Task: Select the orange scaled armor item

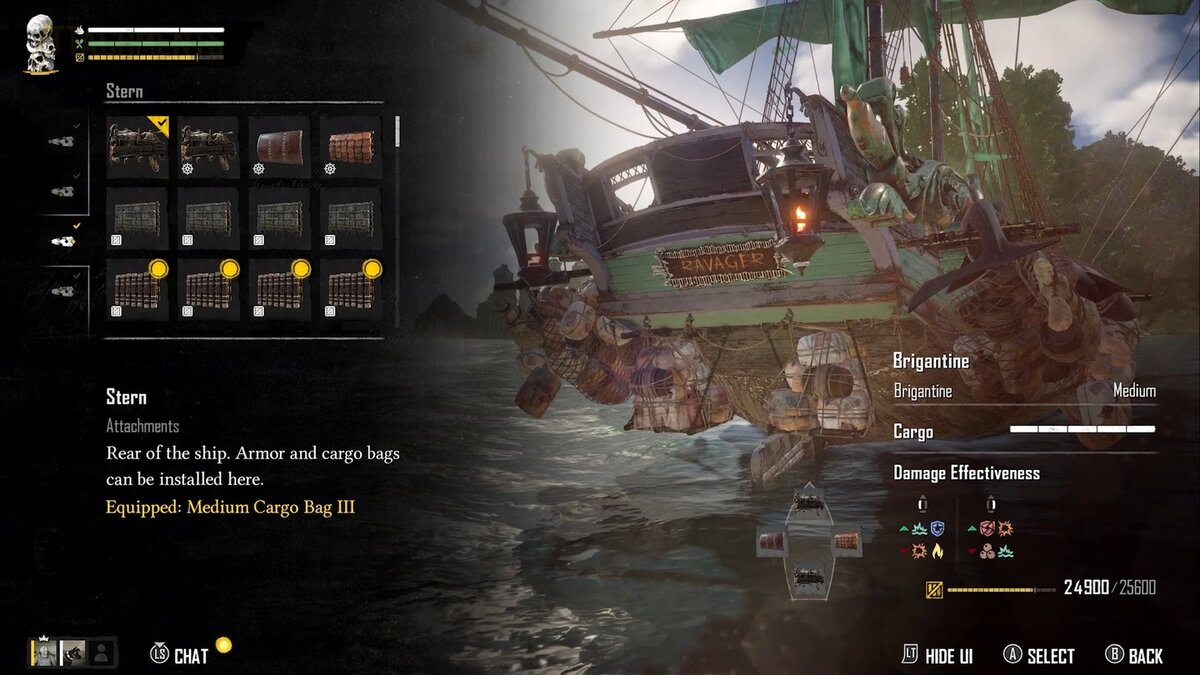Action: click(x=350, y=147)
